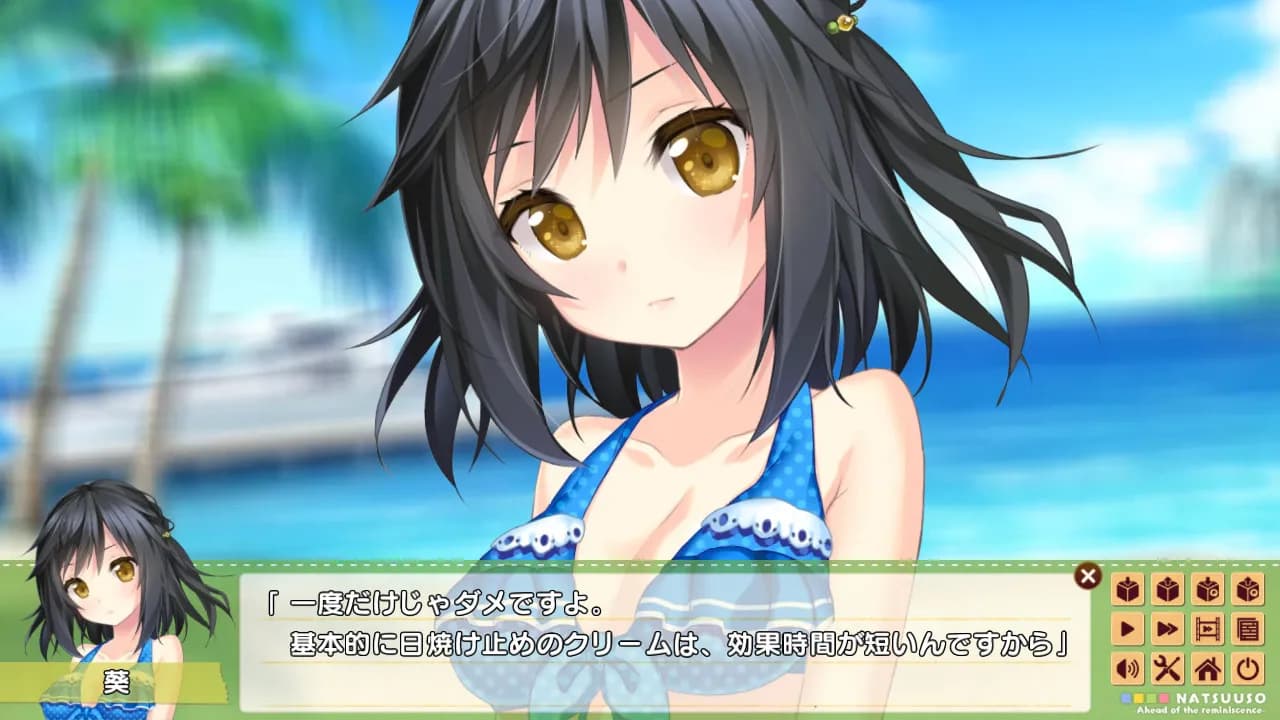This screenshot has width=1280, height=720.
Task: Perform a quick load
Action: point(1246,588)
